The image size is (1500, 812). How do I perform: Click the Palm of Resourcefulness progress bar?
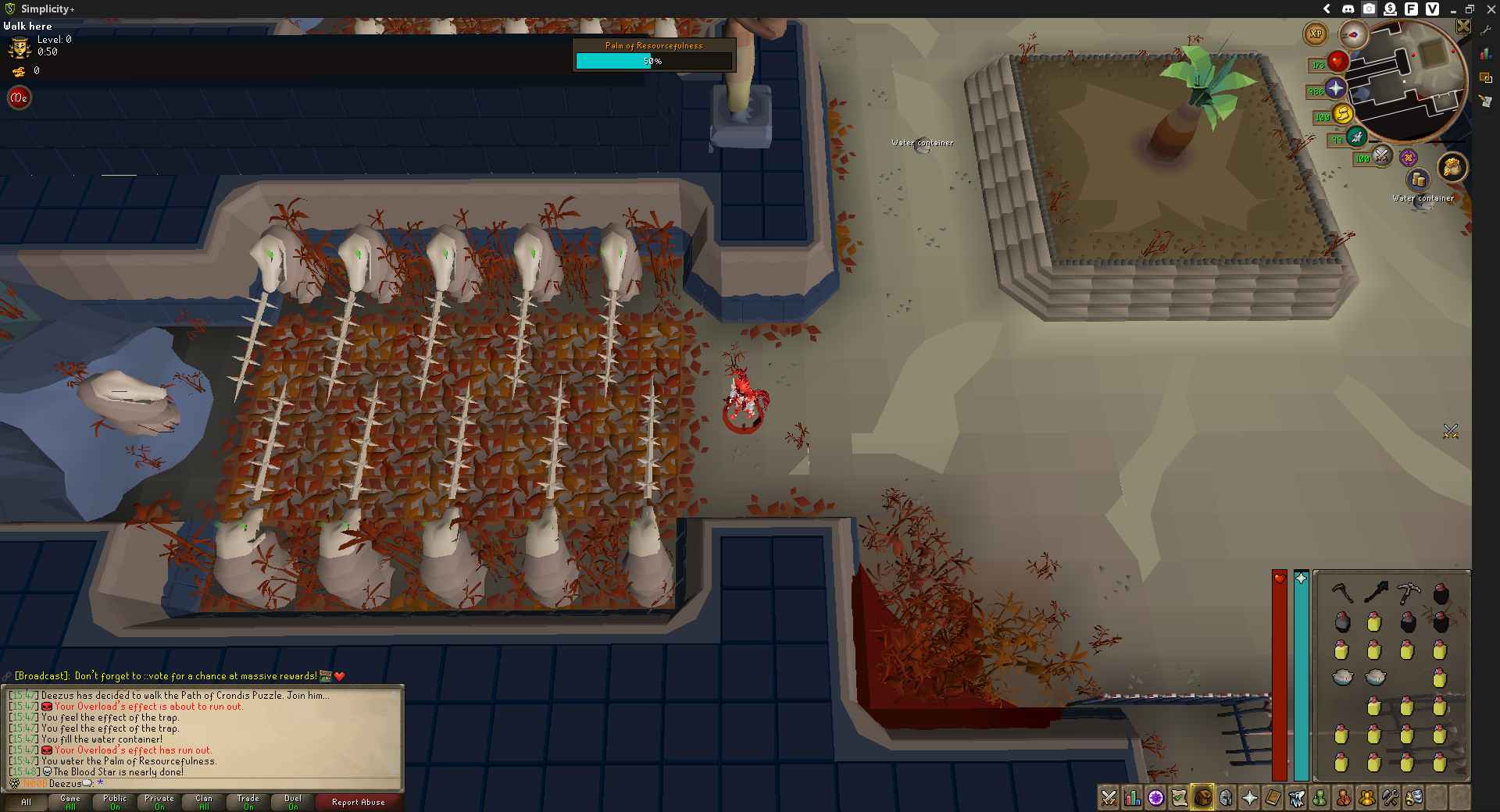(x=655, y=60)
